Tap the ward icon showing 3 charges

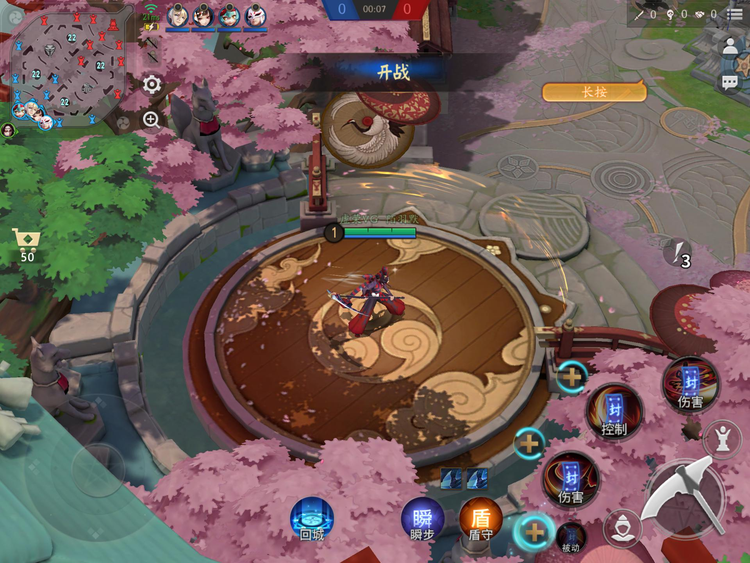click(677, 253)
